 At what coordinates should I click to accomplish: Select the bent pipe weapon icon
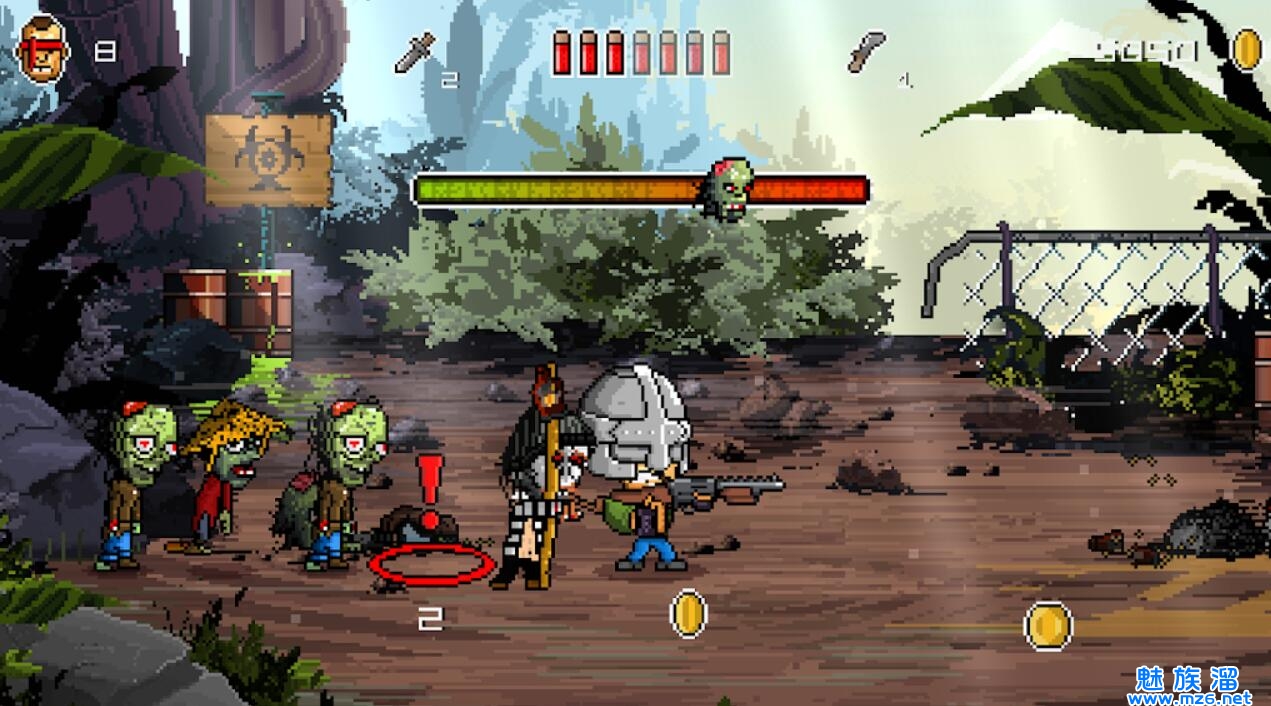click(867, 51)
